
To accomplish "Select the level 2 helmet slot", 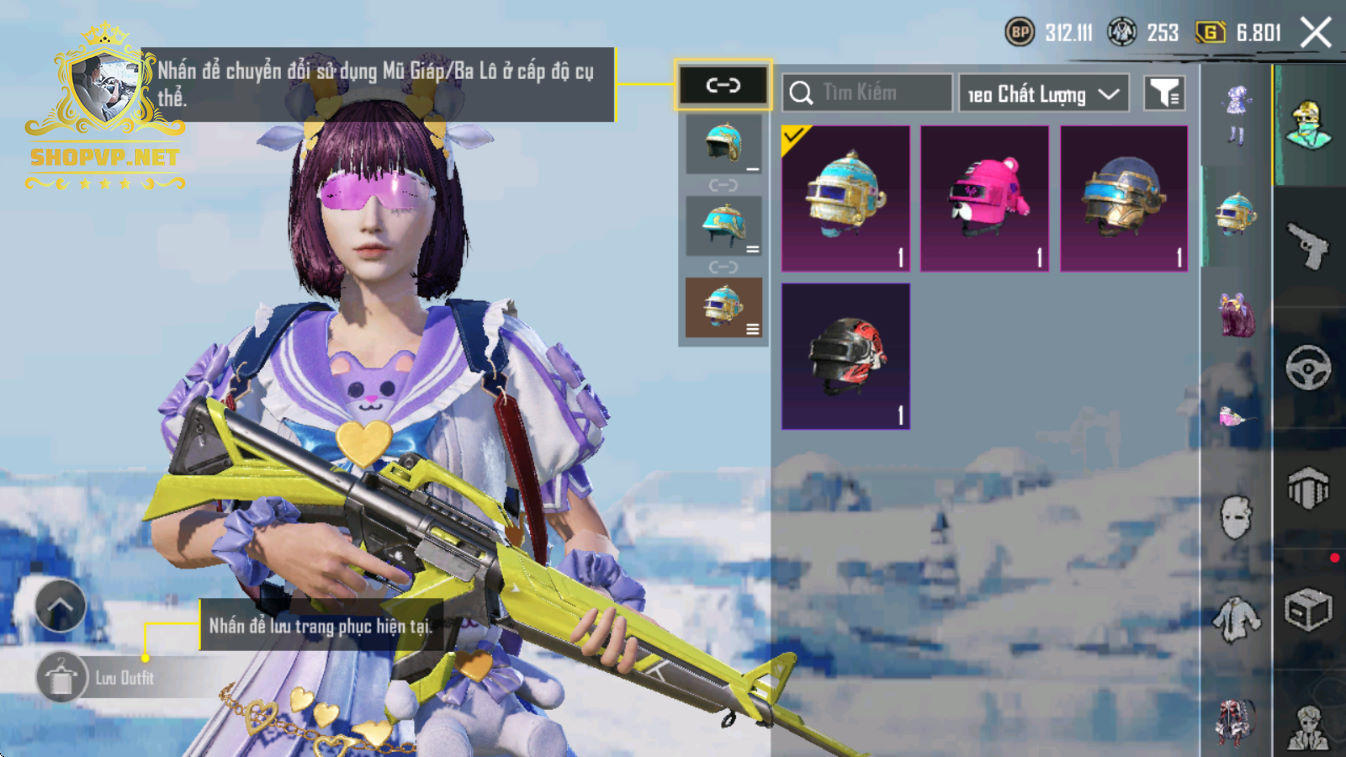I will (723, 225).
